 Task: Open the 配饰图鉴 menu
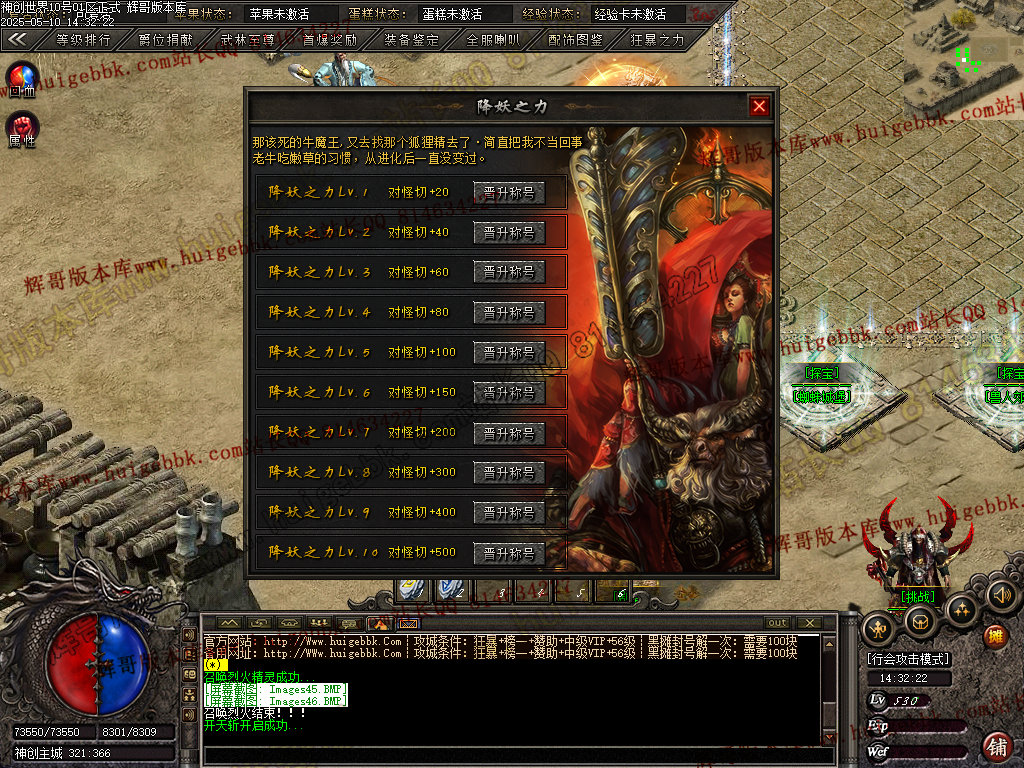click(x=576, y=40)
